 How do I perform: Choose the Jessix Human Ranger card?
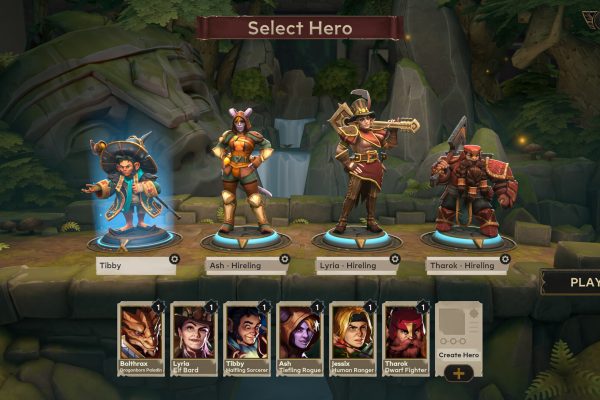click(352, 339)
